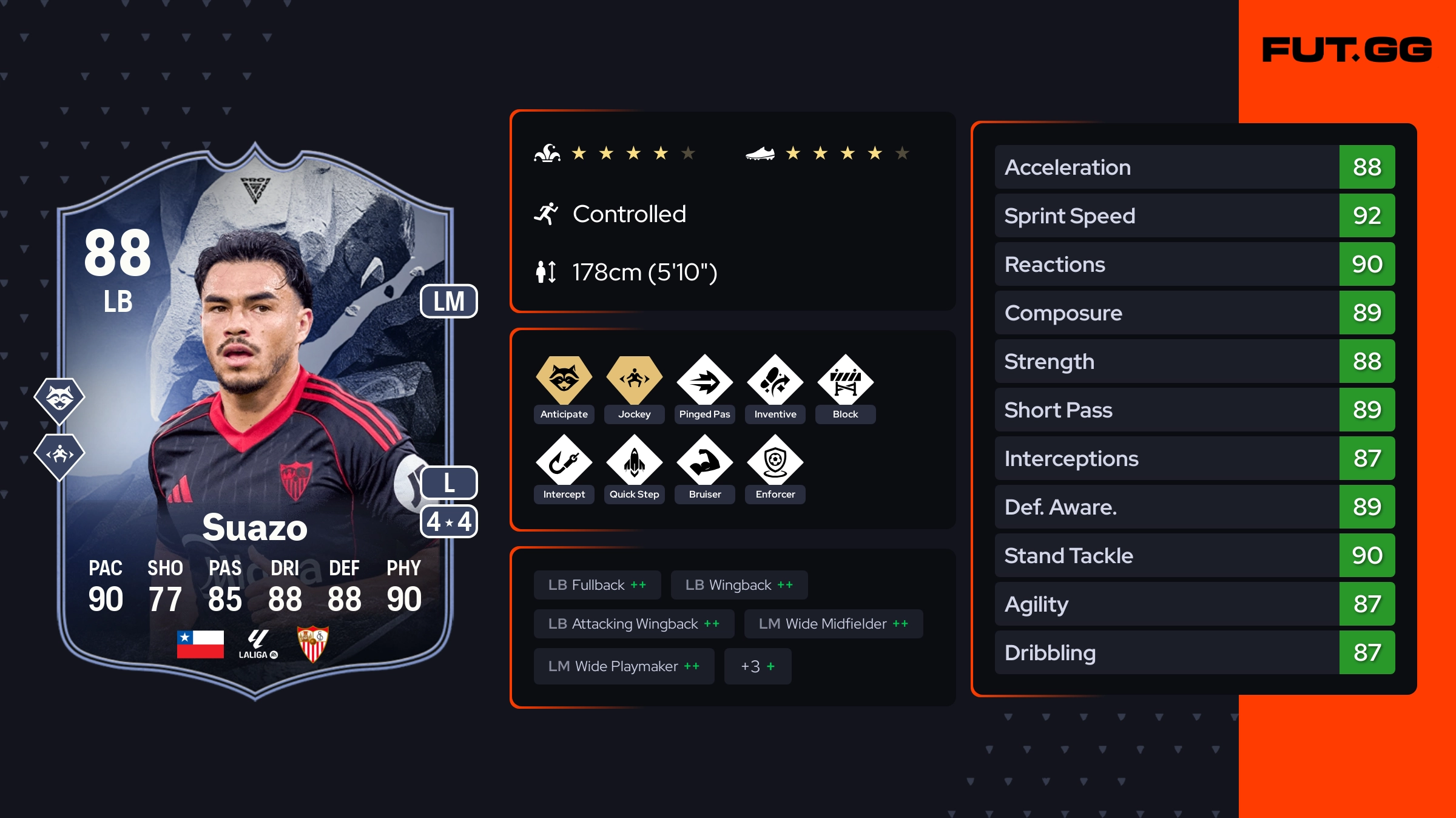
Task: Choose the LB Wingback role tag
Action: click(738, 585)
